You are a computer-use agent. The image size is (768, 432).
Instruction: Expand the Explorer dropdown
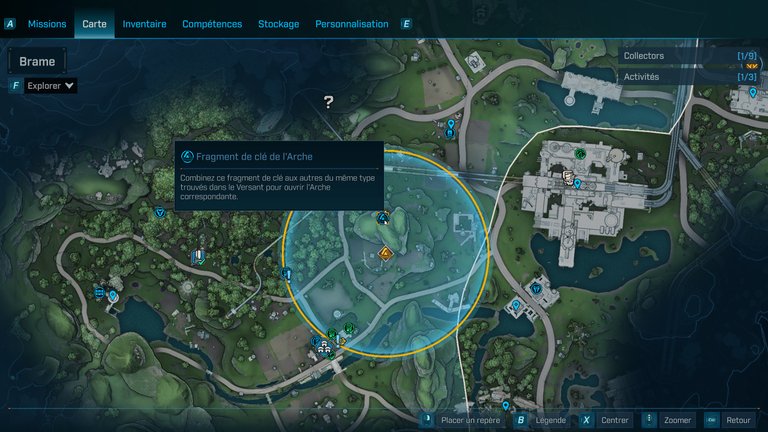(51, 86)
